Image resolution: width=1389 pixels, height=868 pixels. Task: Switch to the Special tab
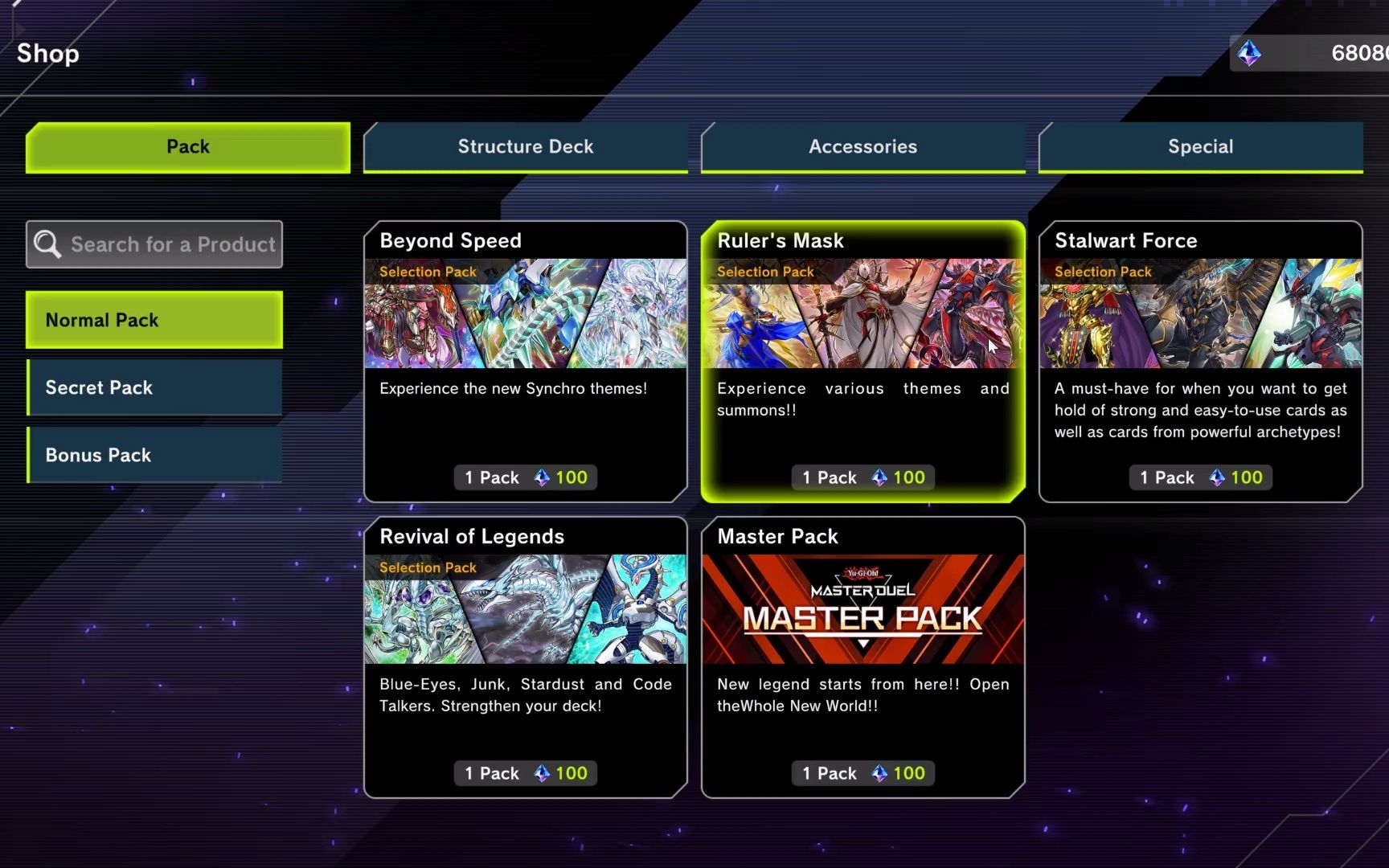tap(1200, 146)
